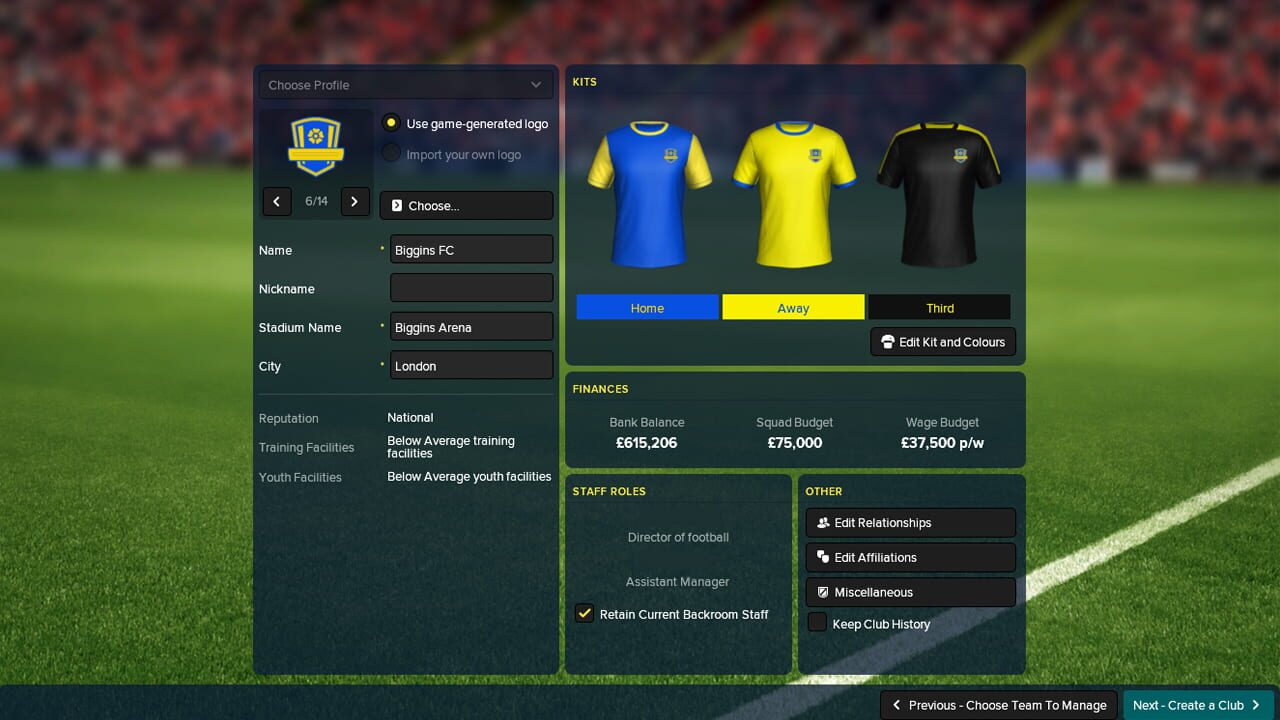Go back via Previous - Choose Team To Manage
The image size is (1280, 720).
[x=997, y=704]
